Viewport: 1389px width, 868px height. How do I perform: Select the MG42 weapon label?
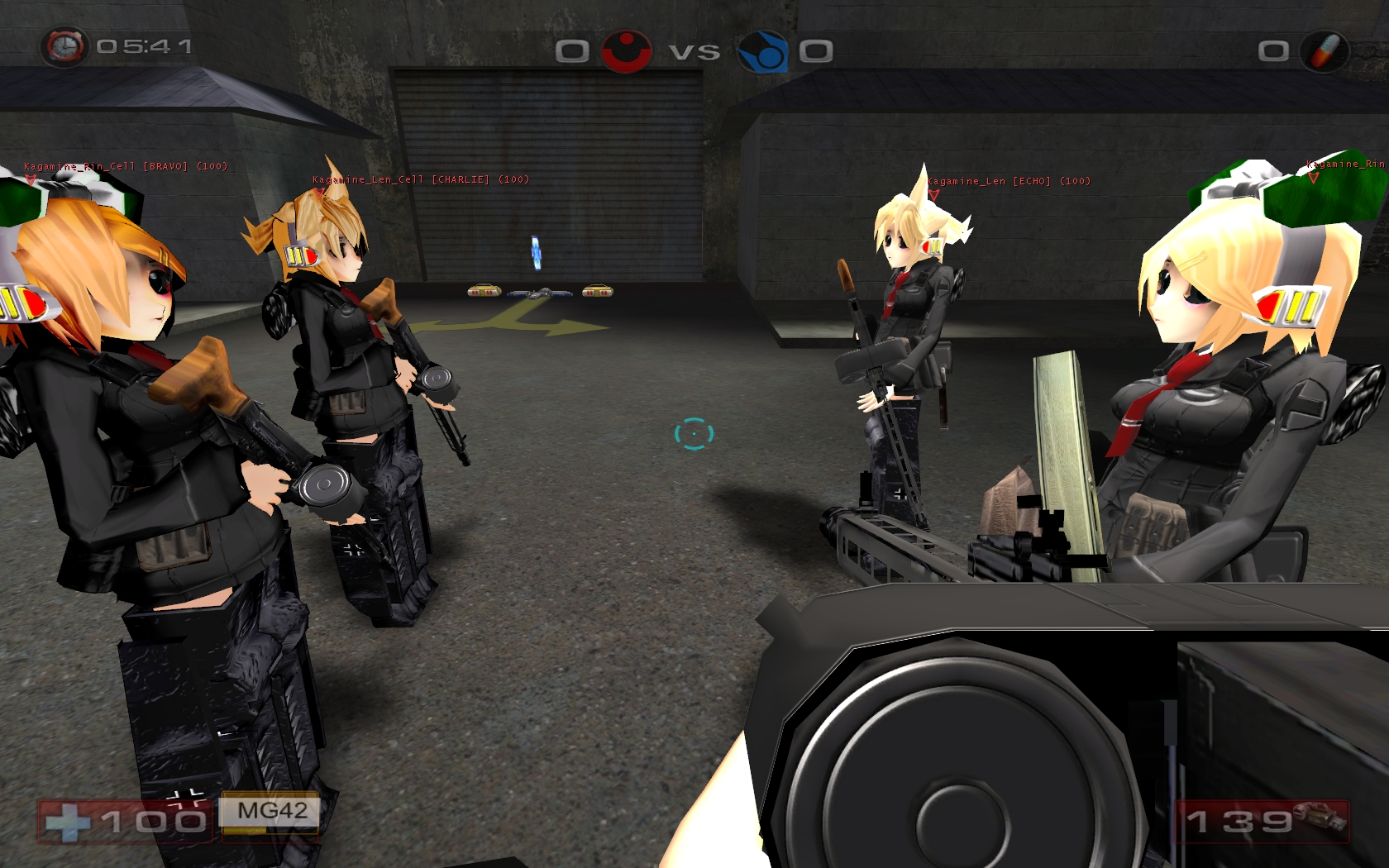tap(271, 811)
